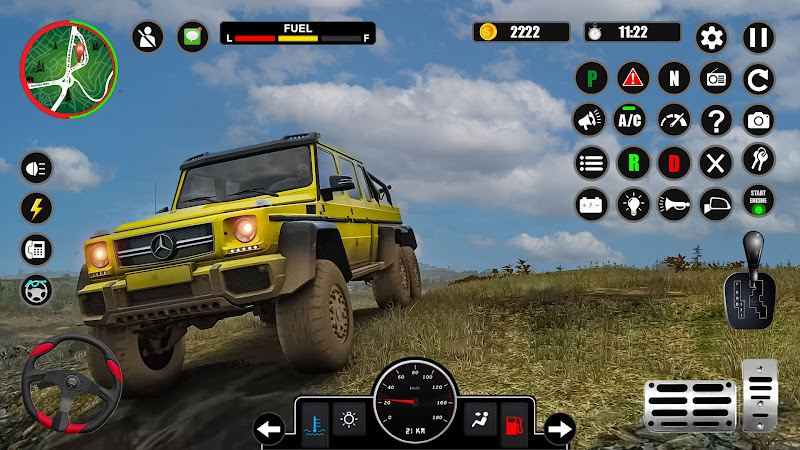Pause the game
The height and width of the screenshot is (450, 800).
point(758,38)
